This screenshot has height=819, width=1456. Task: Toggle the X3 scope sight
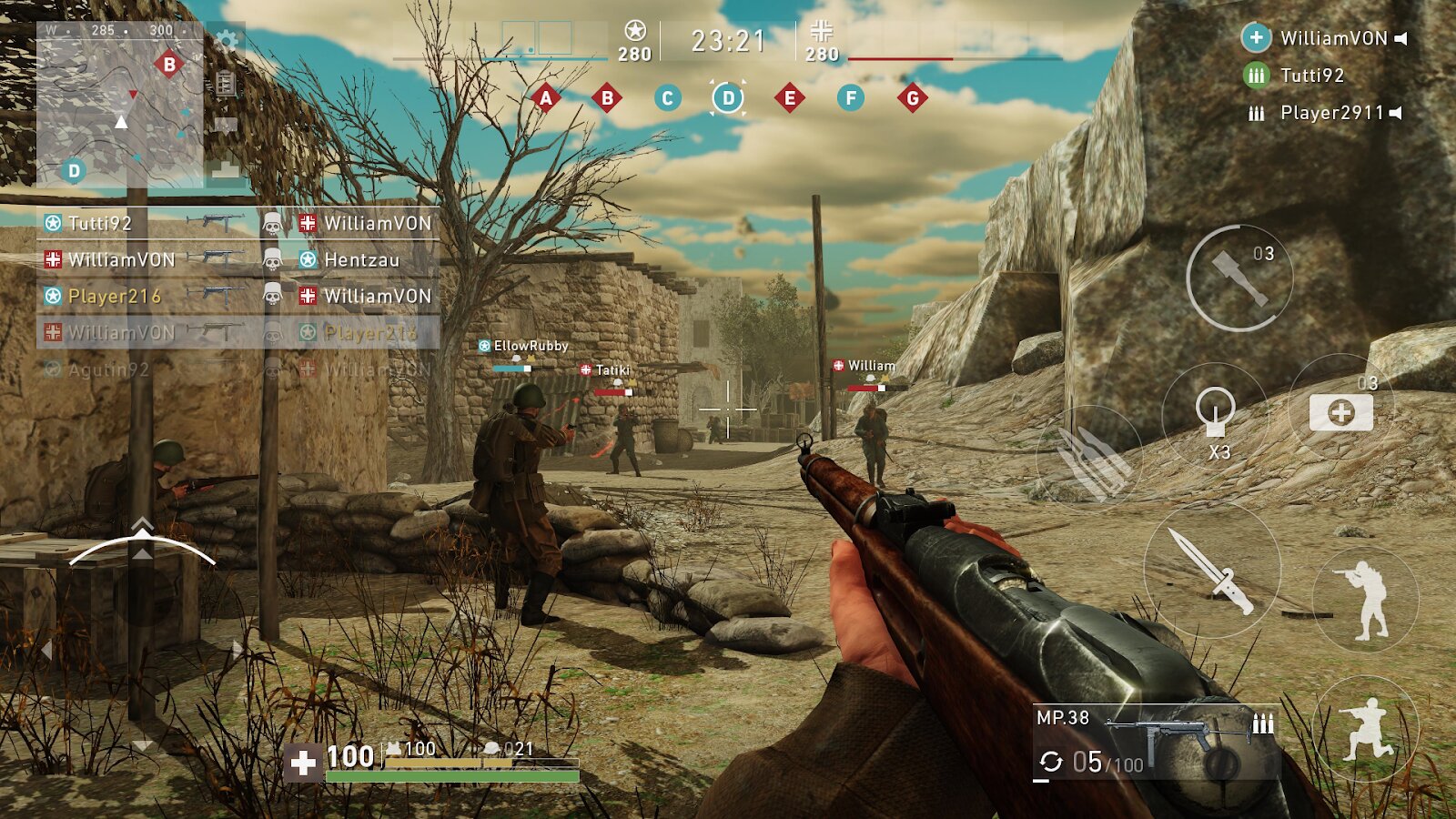click(1215, 415)
